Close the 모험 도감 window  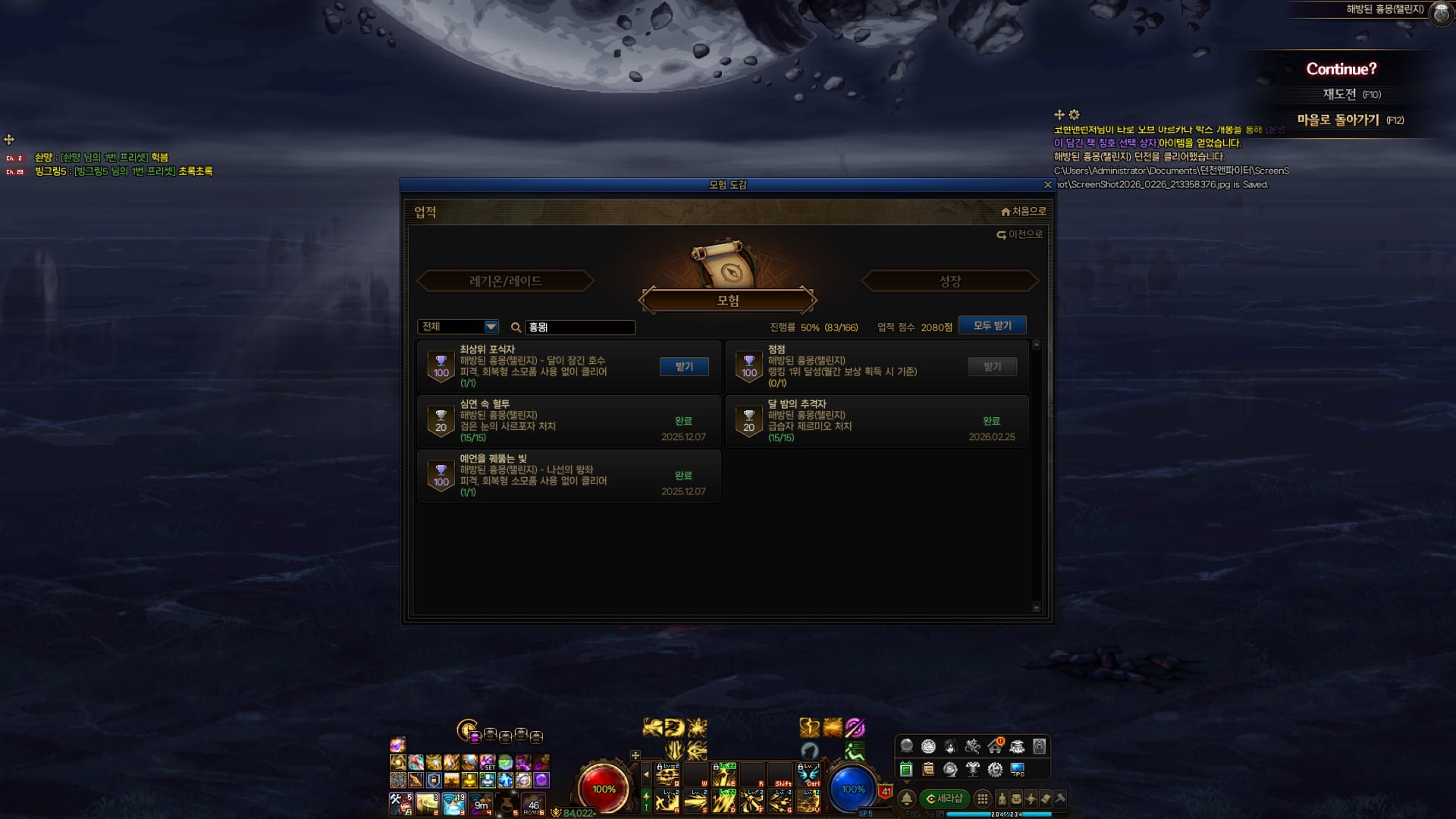pyautogui.click(x=1048, y=185)
